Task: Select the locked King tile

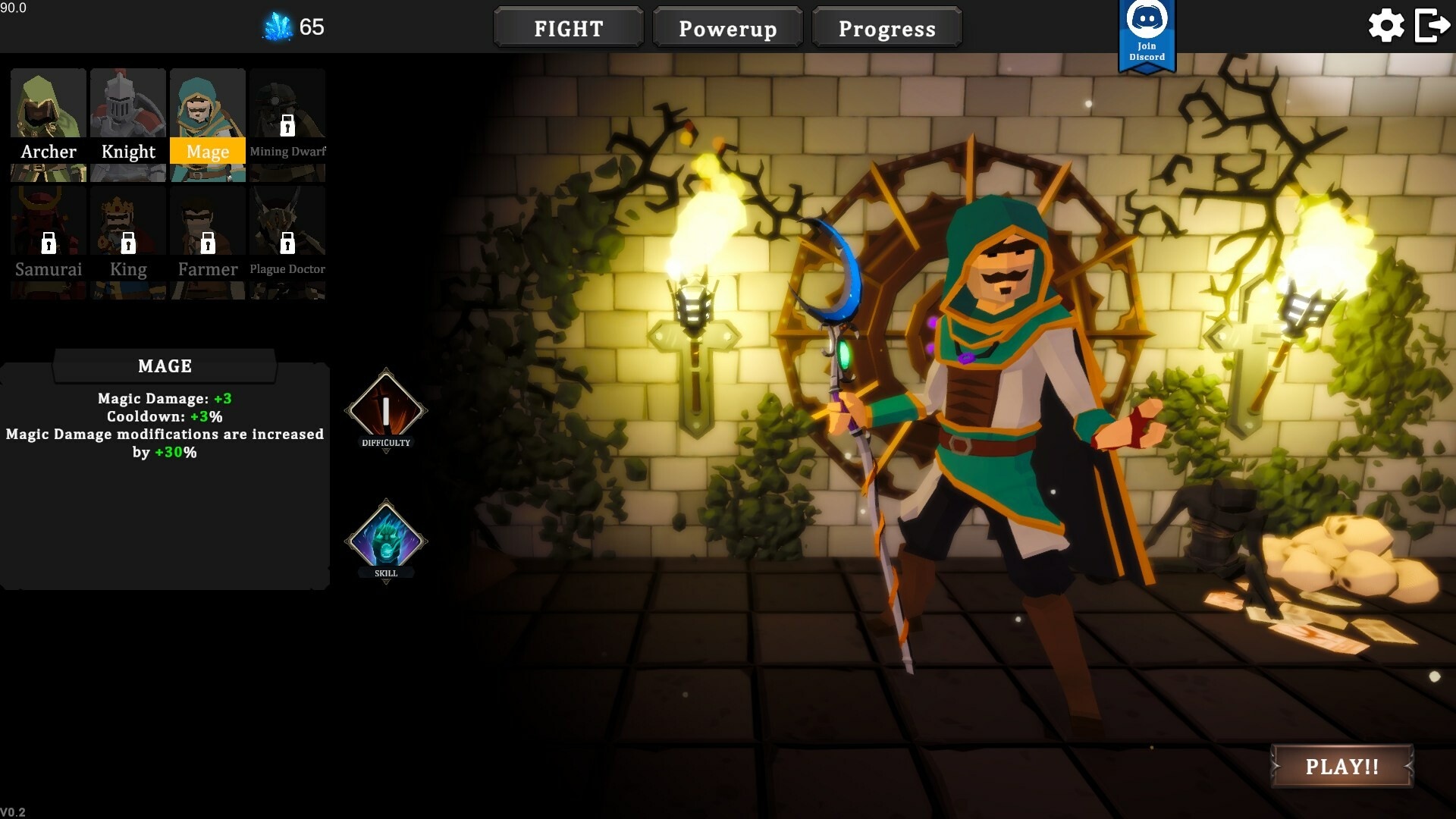Action: [x=128, y=243]
